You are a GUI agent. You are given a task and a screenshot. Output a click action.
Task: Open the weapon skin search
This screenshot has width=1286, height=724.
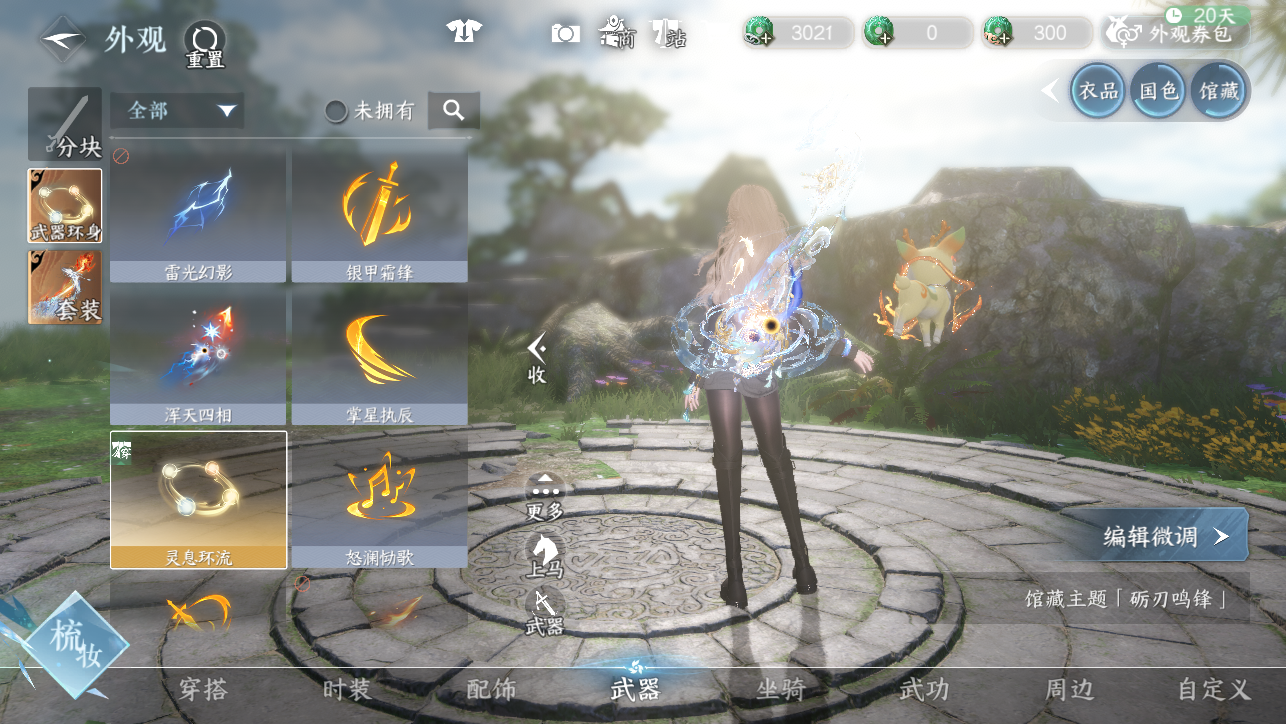[x=454, y=111]
